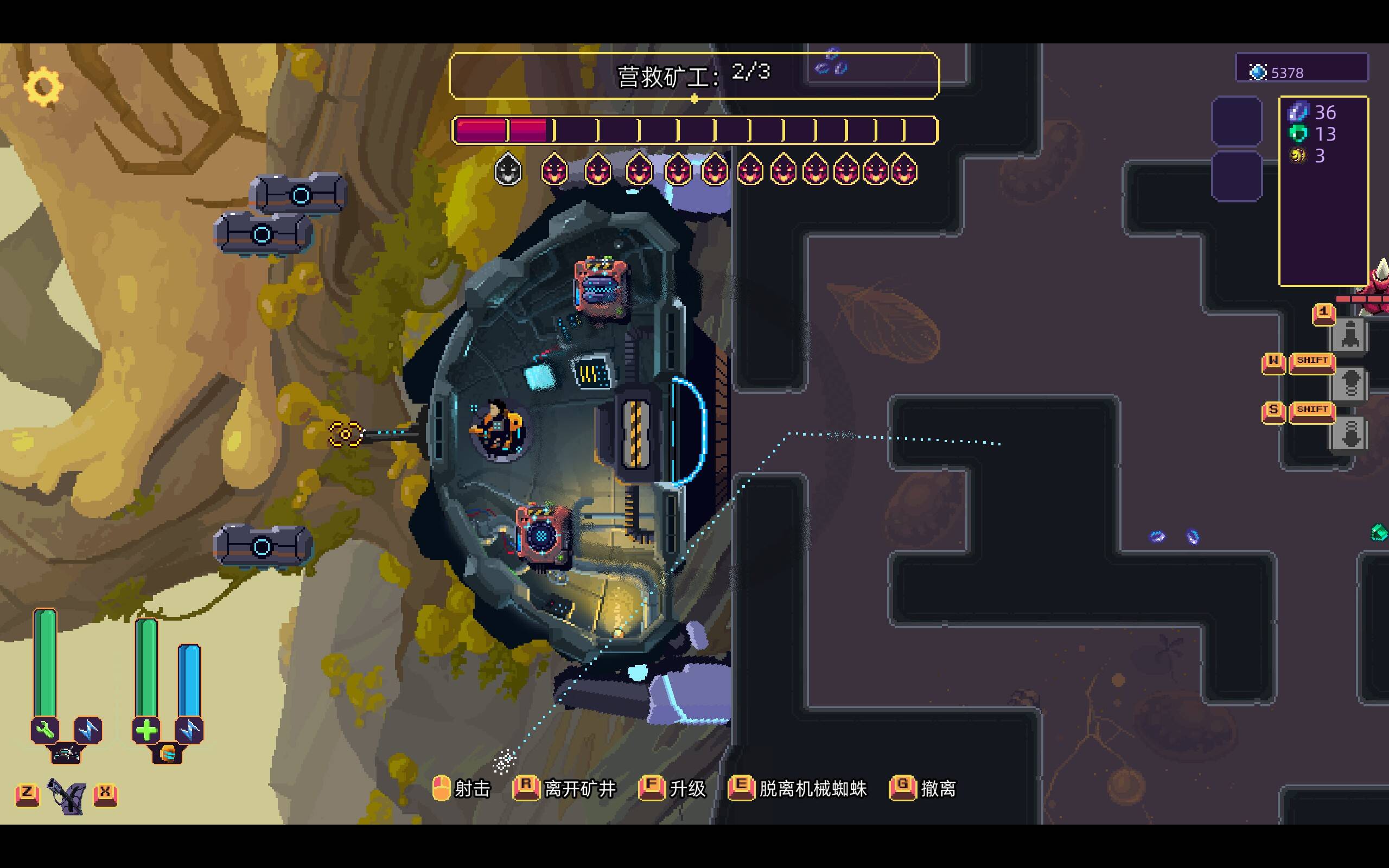Activate the downward drill dash ability

[x=1350, y=433]
